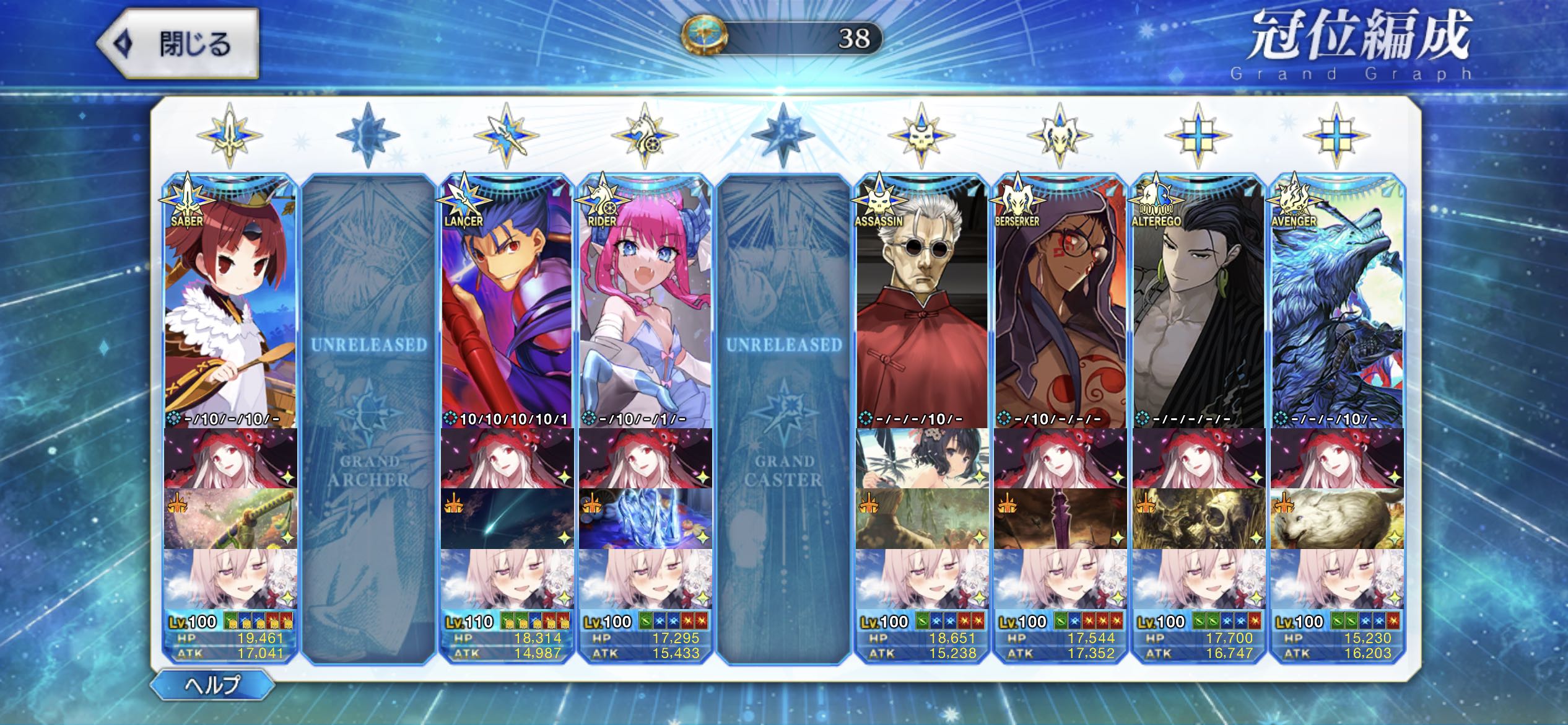1568x725 pixels.
Task: Click the Rider class star emblem
Action: pyautogui.click(x=645, y=135)
